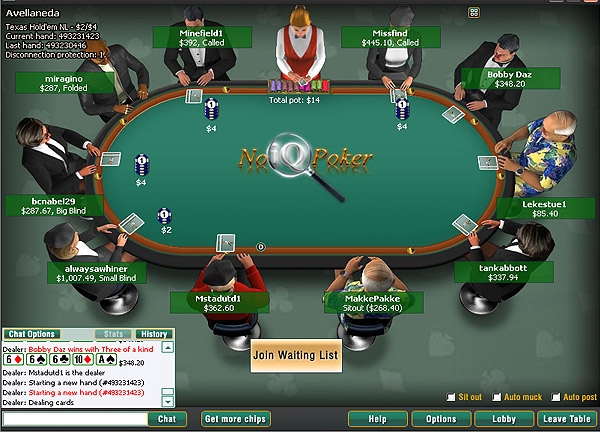Select player Bobby Daz's name plate
Image resolution: width=600 pixels, height=432 pixels.
pyautogui.click(x=514, y=78)
